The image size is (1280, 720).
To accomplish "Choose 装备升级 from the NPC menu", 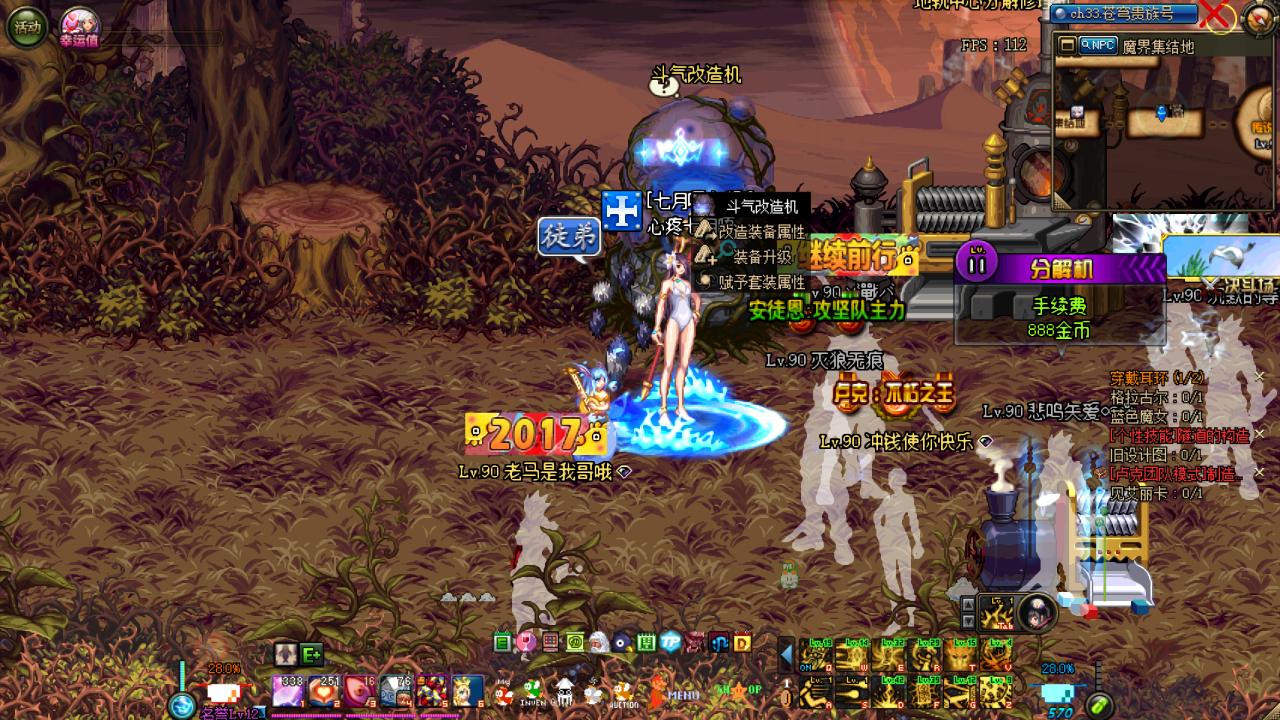I will coord(761,257).
